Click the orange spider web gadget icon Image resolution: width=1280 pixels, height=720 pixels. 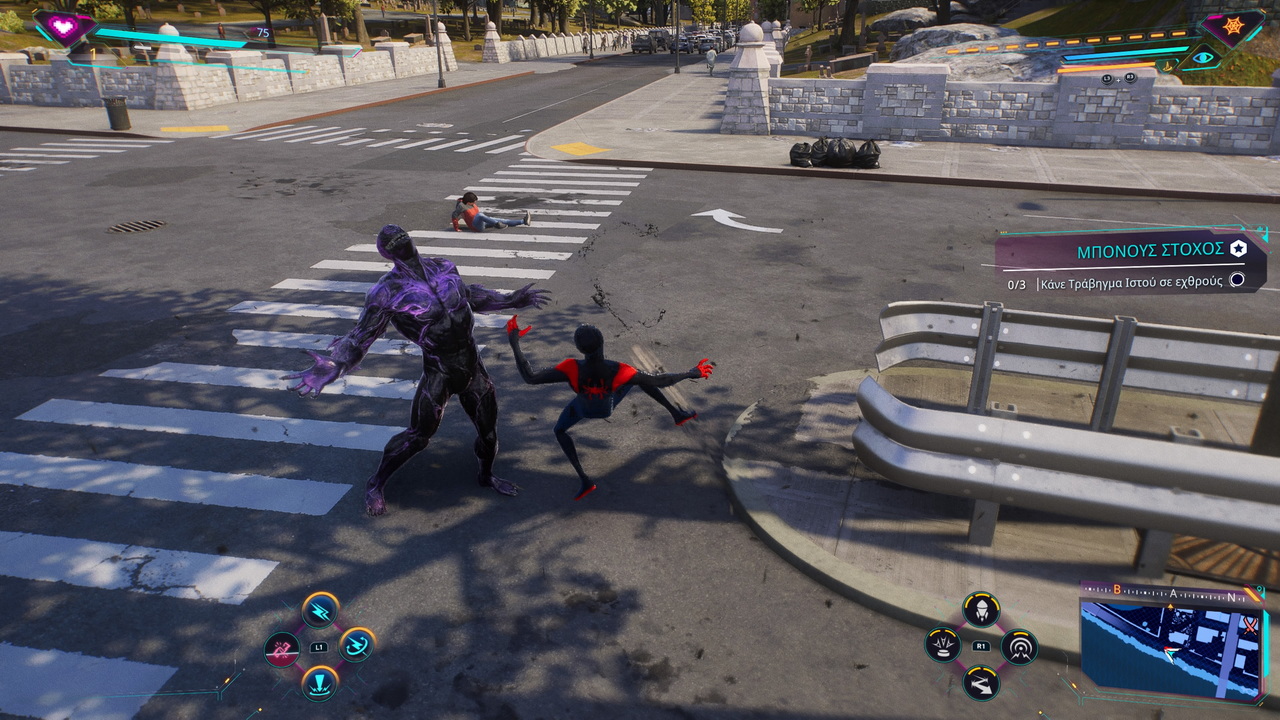(1231, 26)
